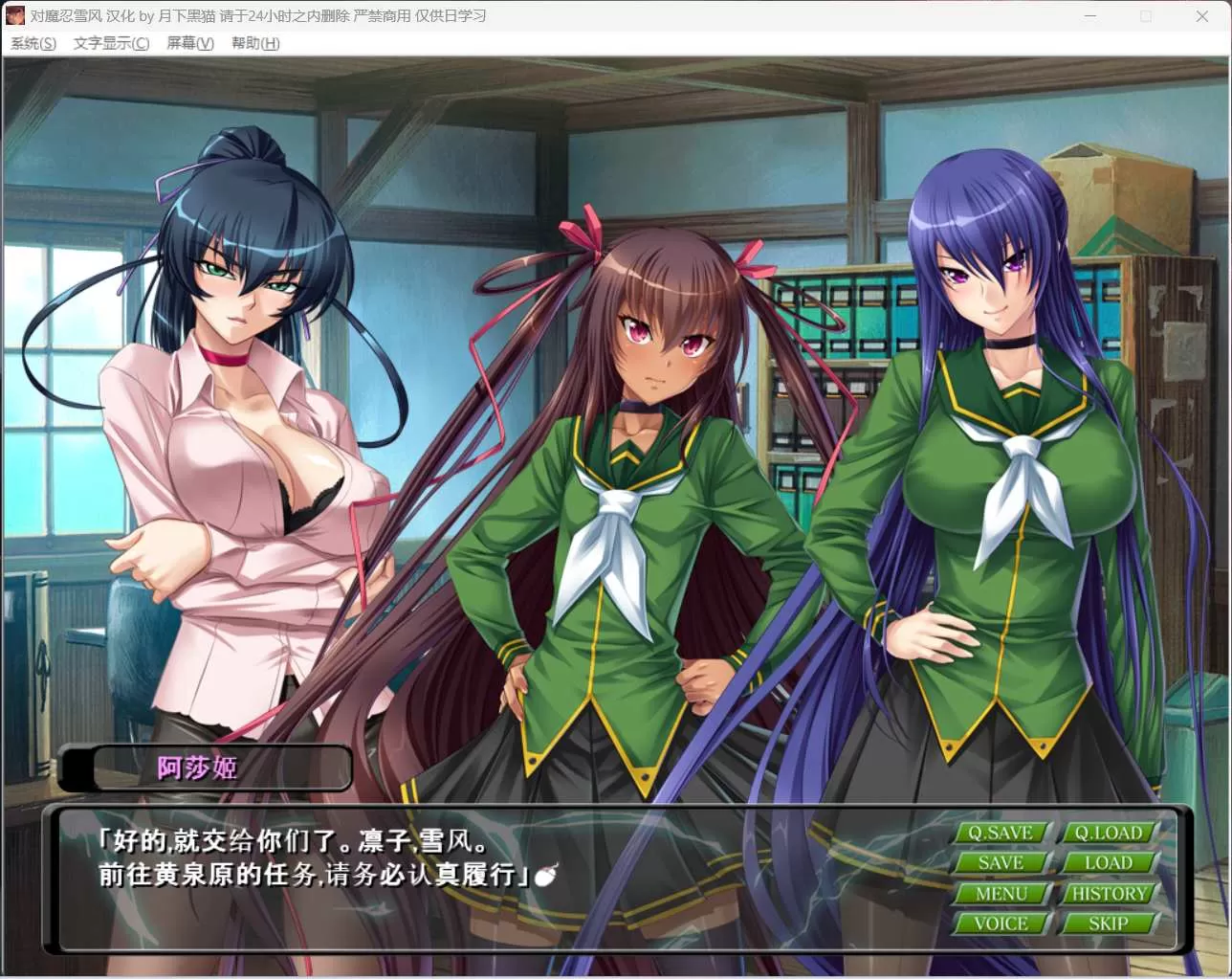This screenshot has width=1232, height=979.
Task: Open the 系统(S) menu
Action: pyautogui.click(x=33, y=43)
